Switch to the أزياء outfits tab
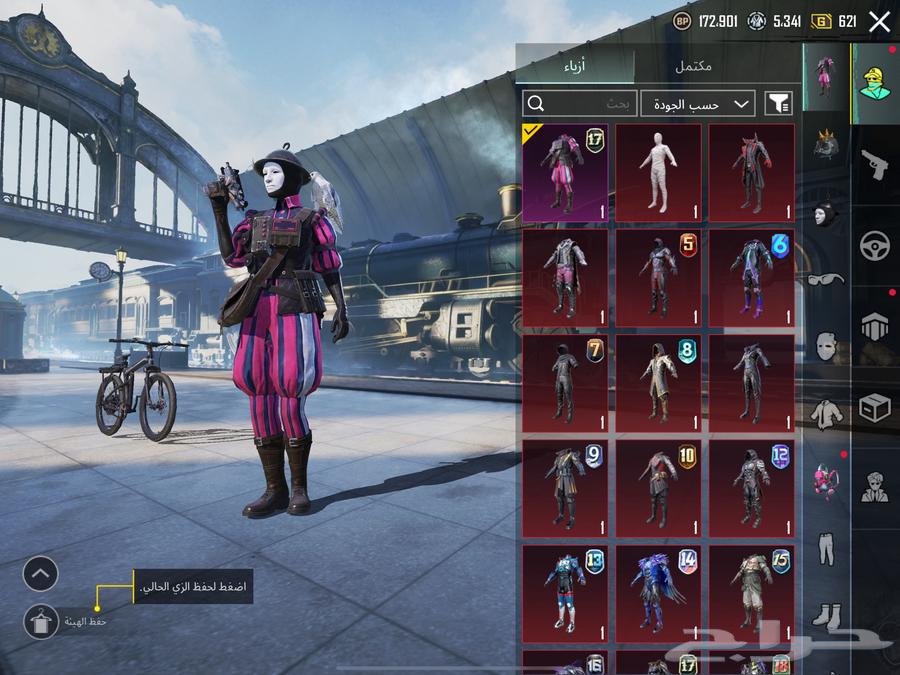900x675 pixels. click(x=575, y=66)
